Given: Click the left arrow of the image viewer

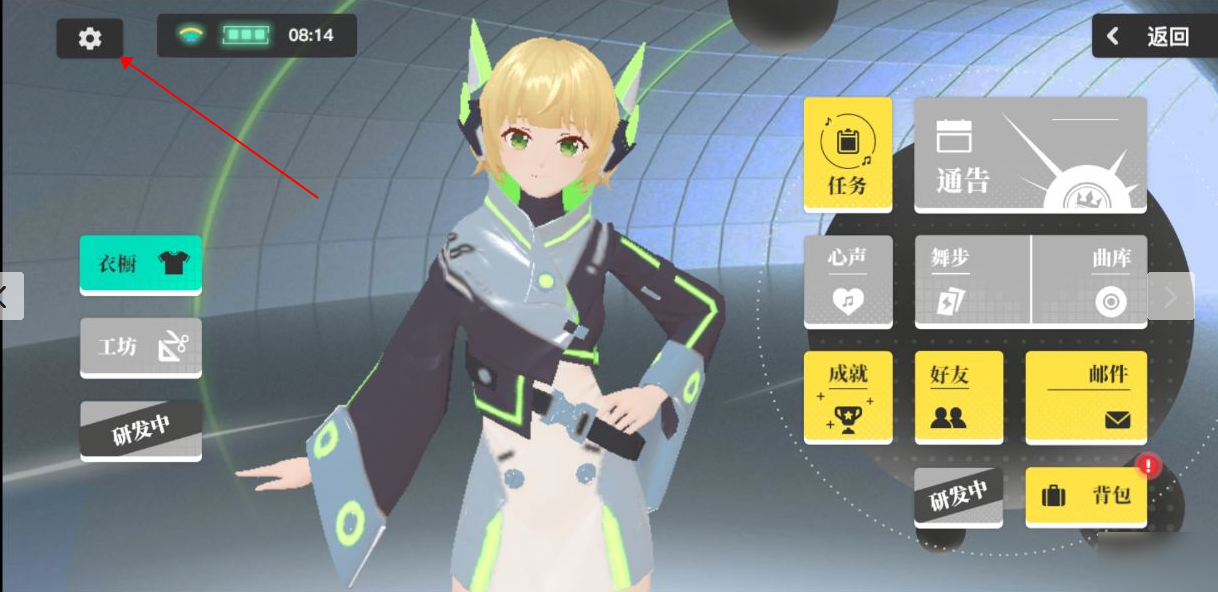Looking at the screenshot, I should 8,296.
